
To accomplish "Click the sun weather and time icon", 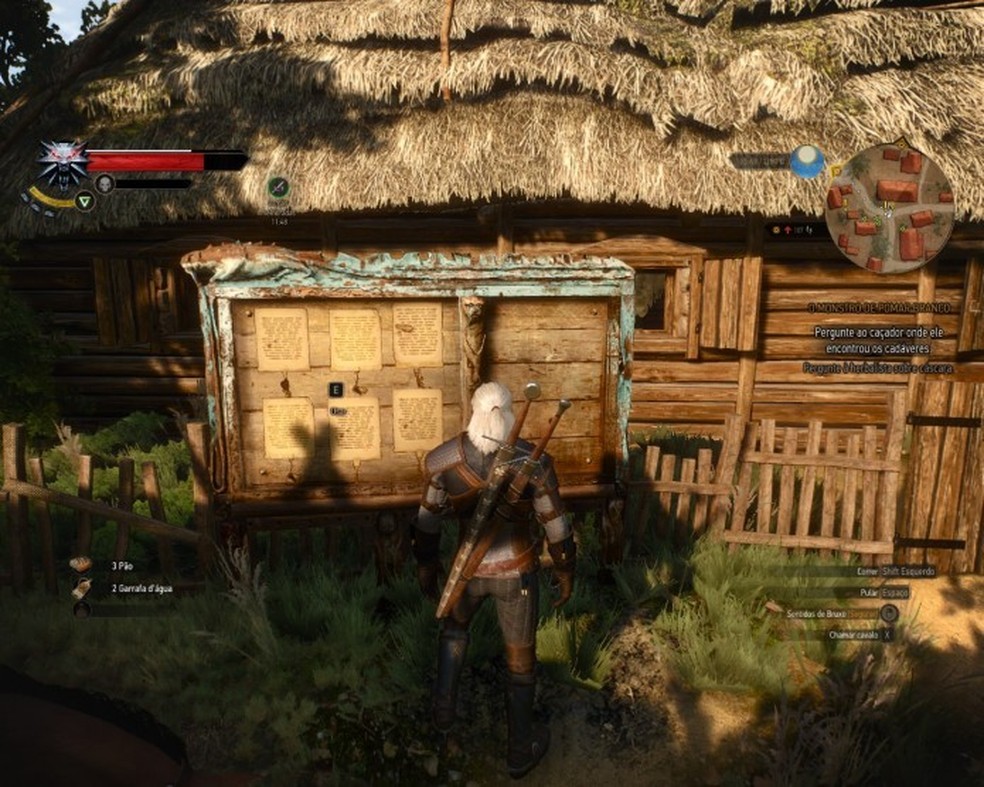I will pos(806,161).
